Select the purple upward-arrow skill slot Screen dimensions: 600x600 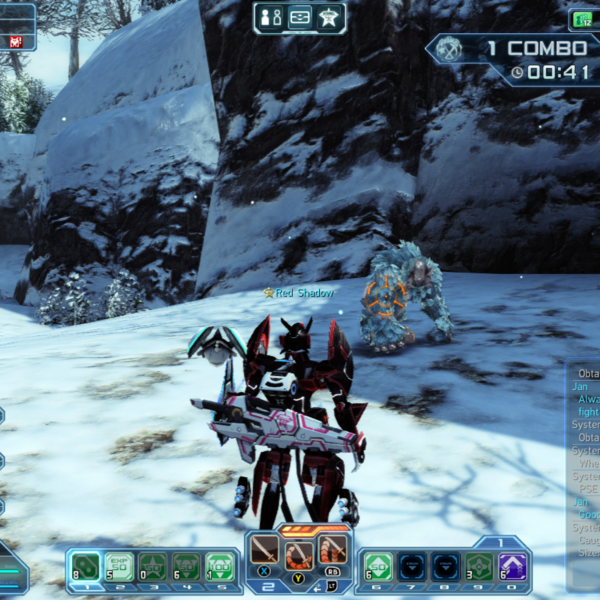513,566
